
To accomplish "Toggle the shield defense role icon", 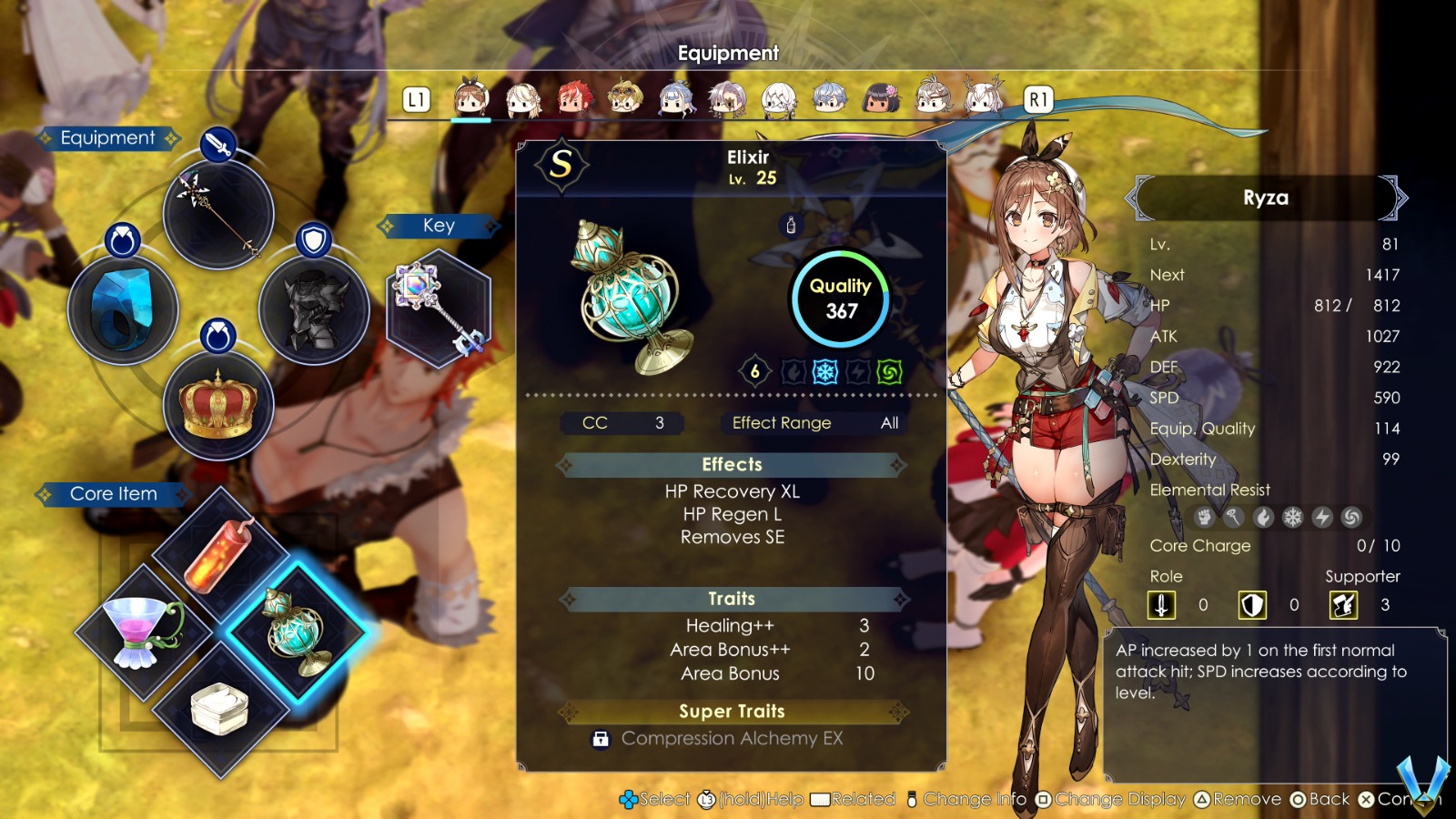I will click(1252, 604).
